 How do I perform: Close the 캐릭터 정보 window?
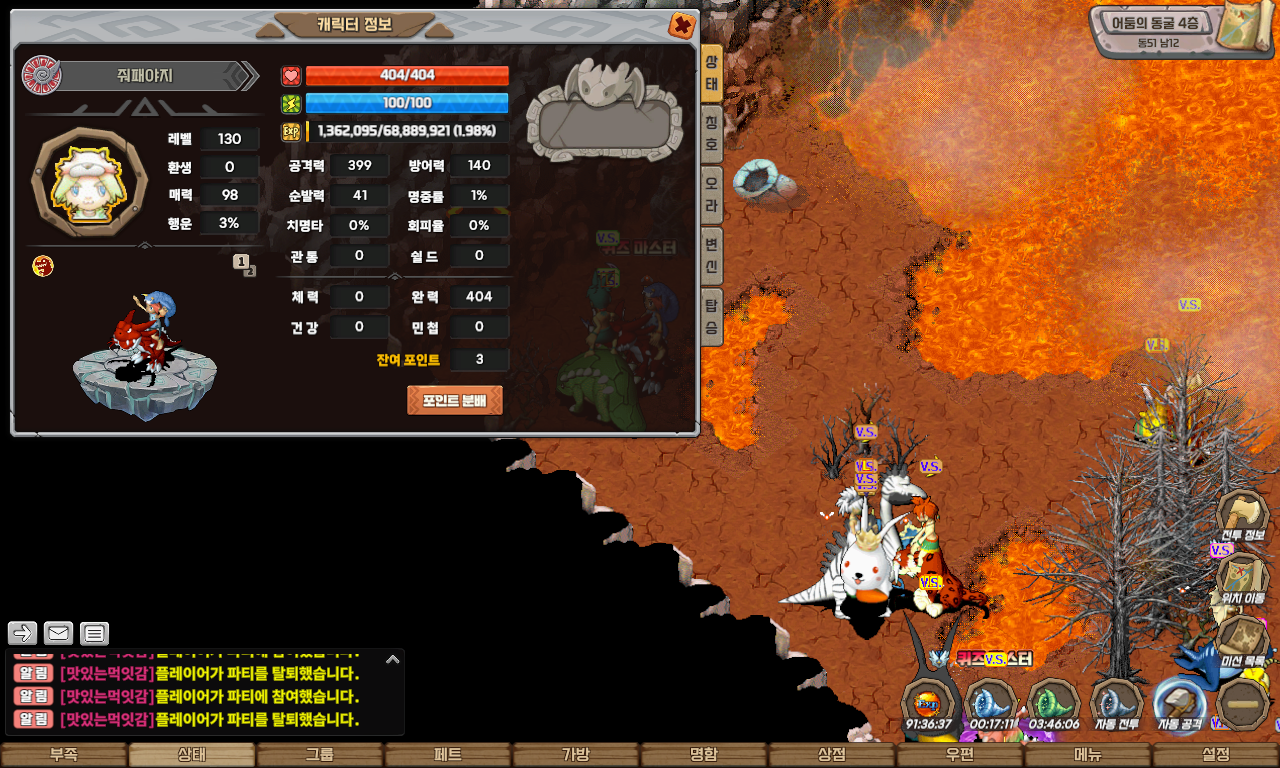(x=682, y=25)
